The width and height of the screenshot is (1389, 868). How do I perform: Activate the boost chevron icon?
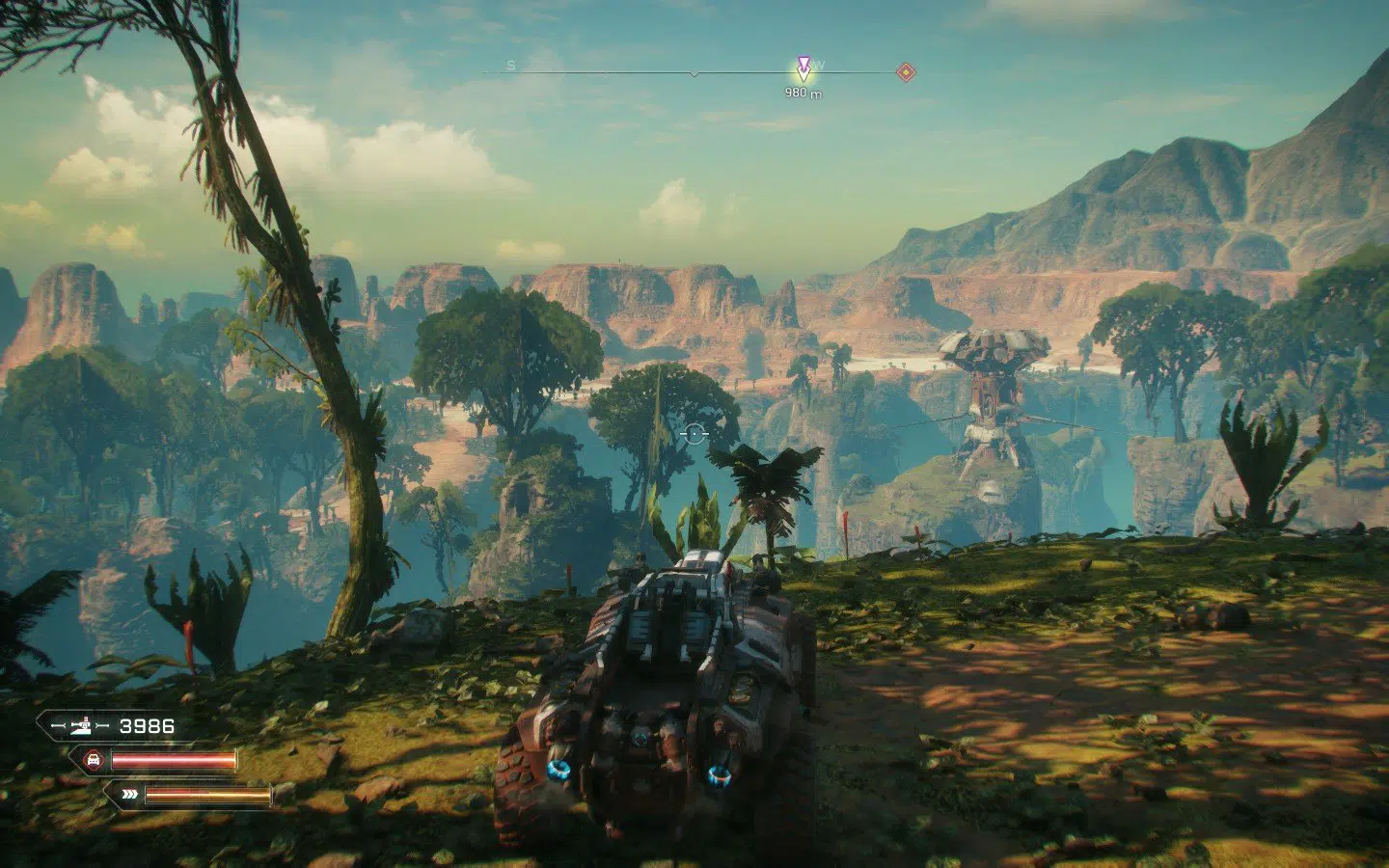[128, 795]
